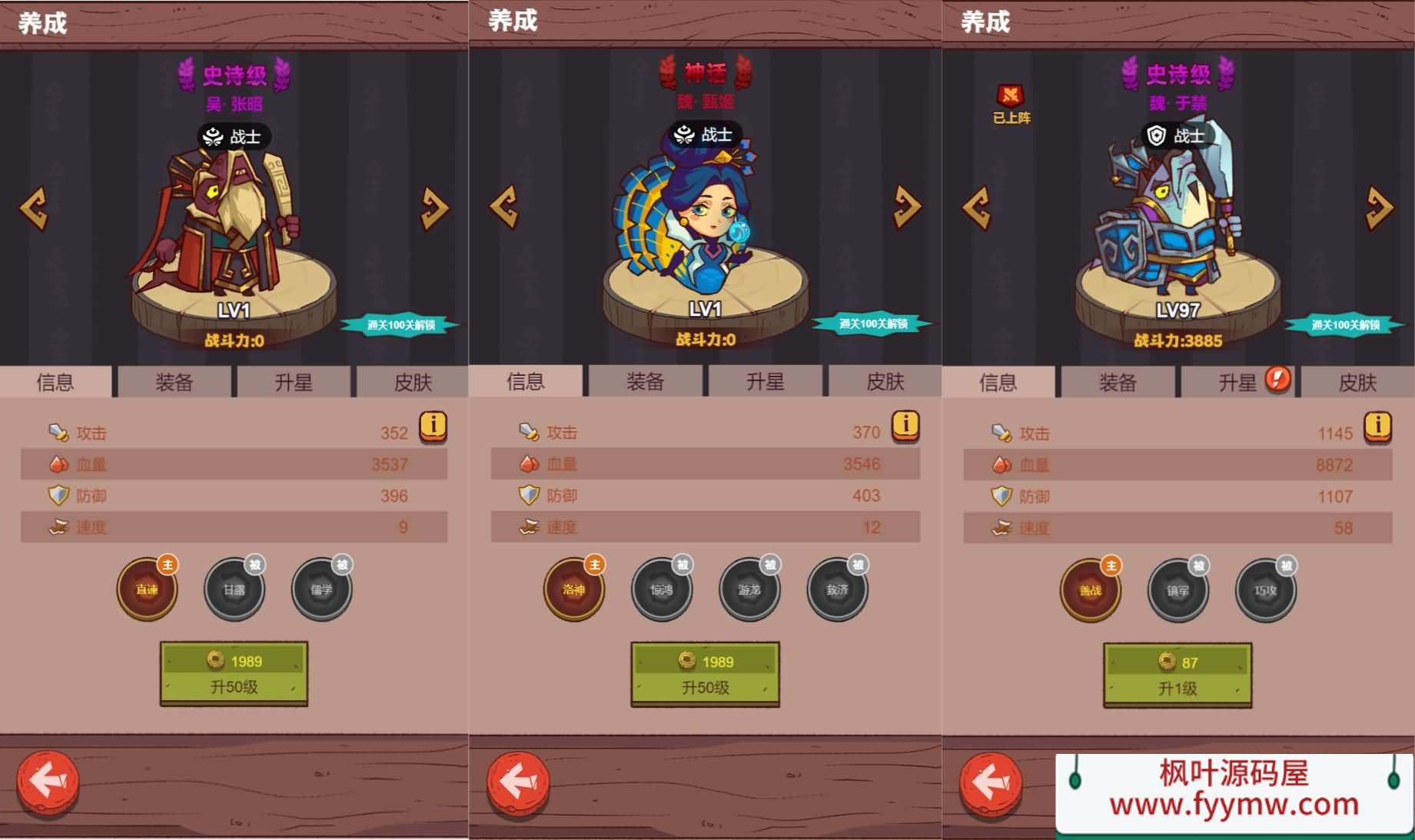Show the next hero after 甄姬

(x=907, y=206)
